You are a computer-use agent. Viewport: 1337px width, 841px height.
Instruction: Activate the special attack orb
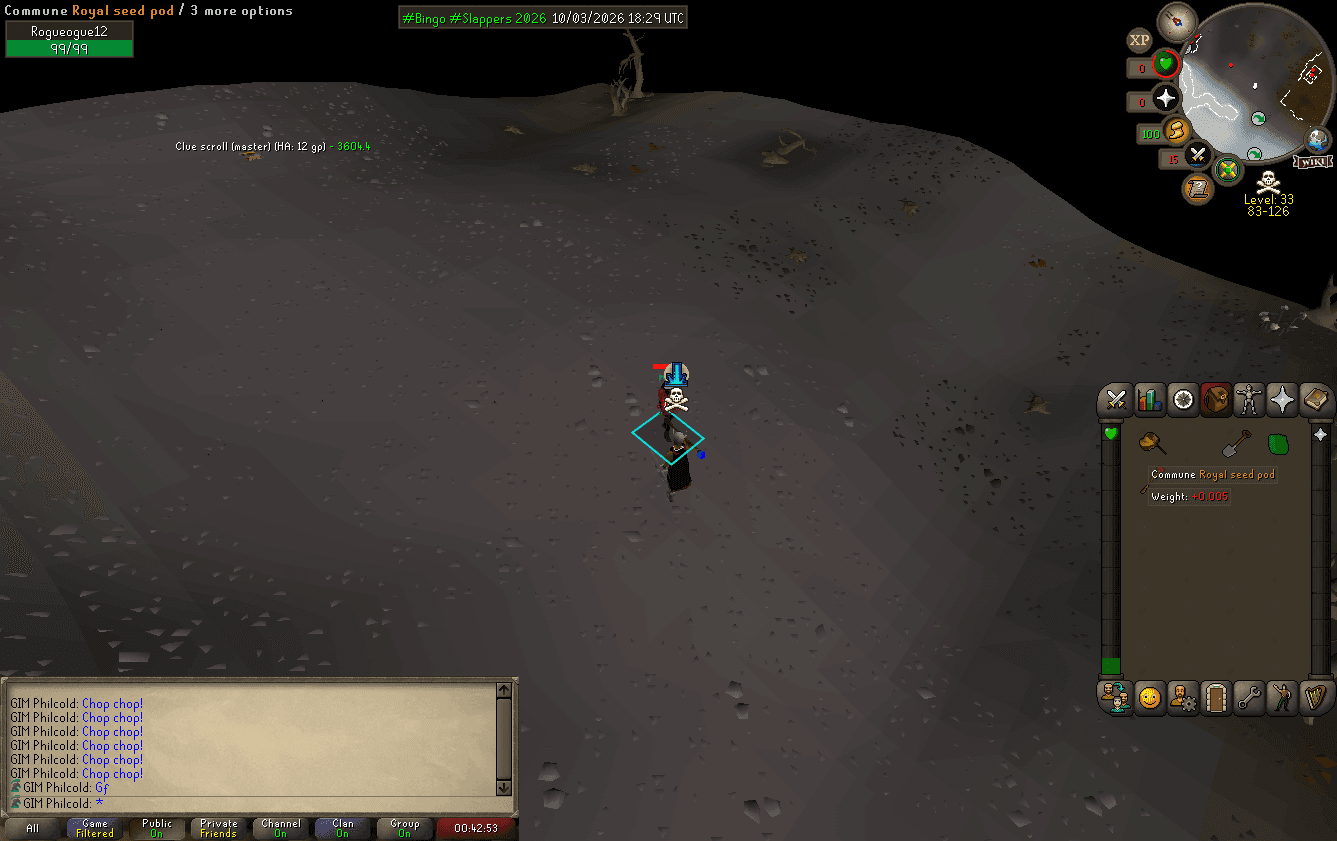[x=1198, y=156]
